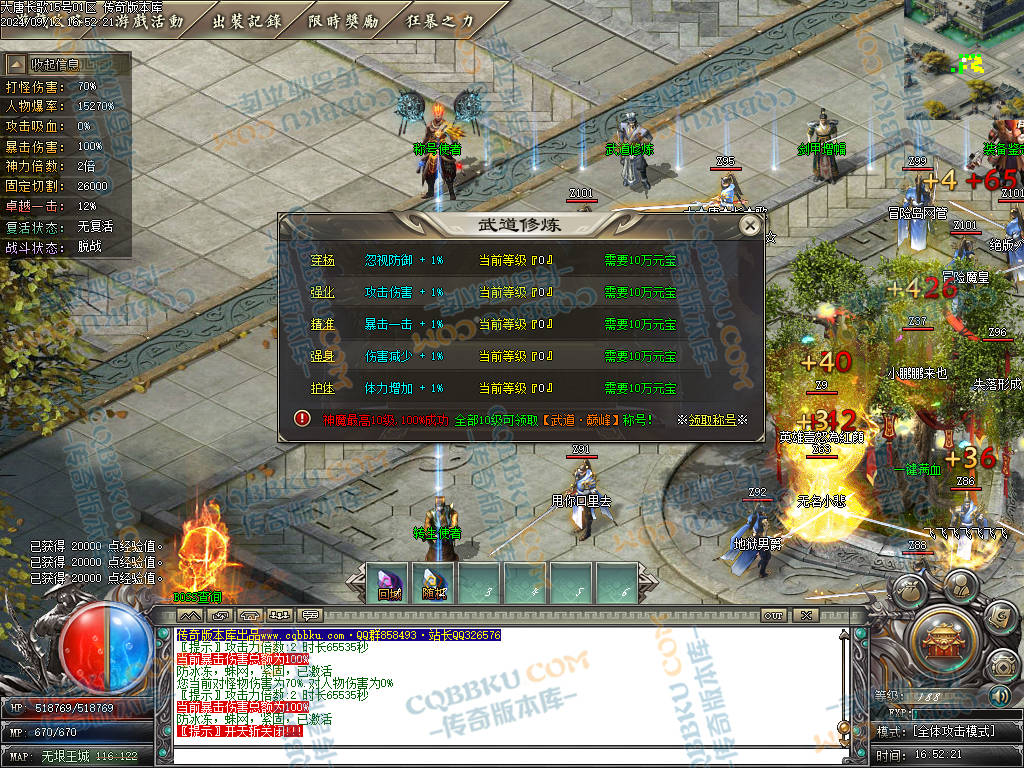Screen dimensions: 1024x768
Task: Open the 限时奖励 menu
Action: coord(344,20)
